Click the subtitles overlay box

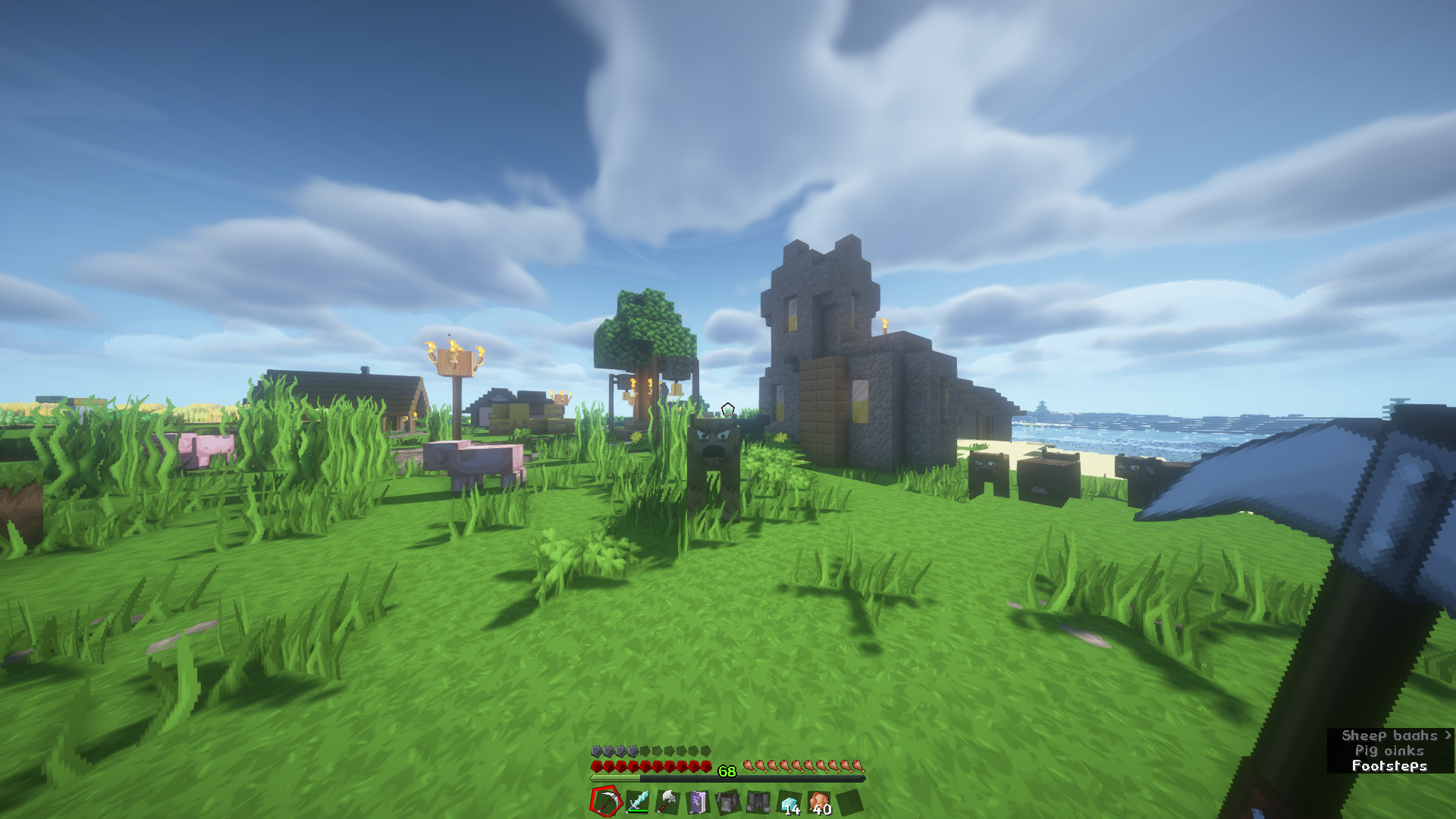pos(1390,751)
